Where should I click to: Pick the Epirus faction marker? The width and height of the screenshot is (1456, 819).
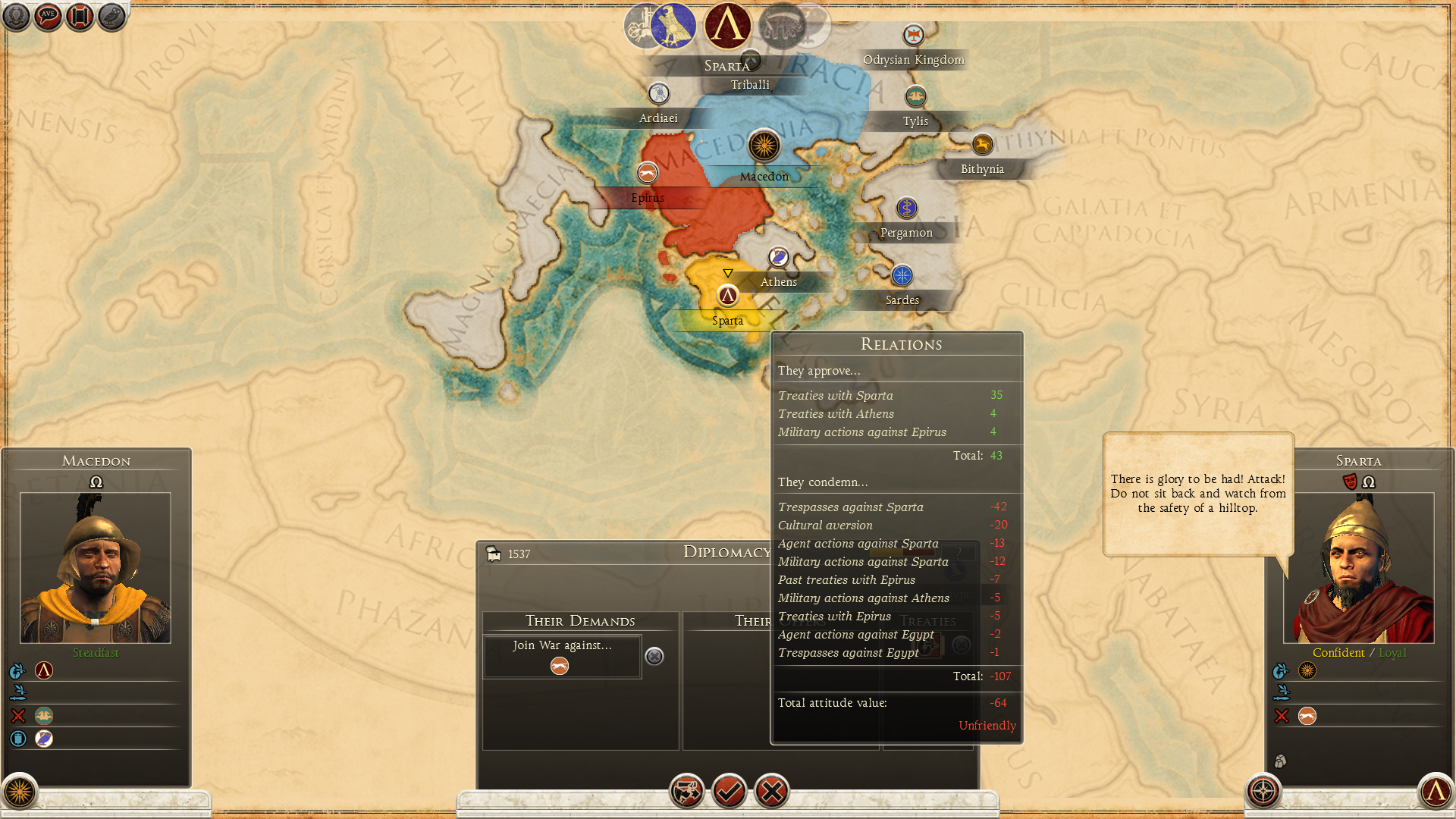click(x=648, y=174)
